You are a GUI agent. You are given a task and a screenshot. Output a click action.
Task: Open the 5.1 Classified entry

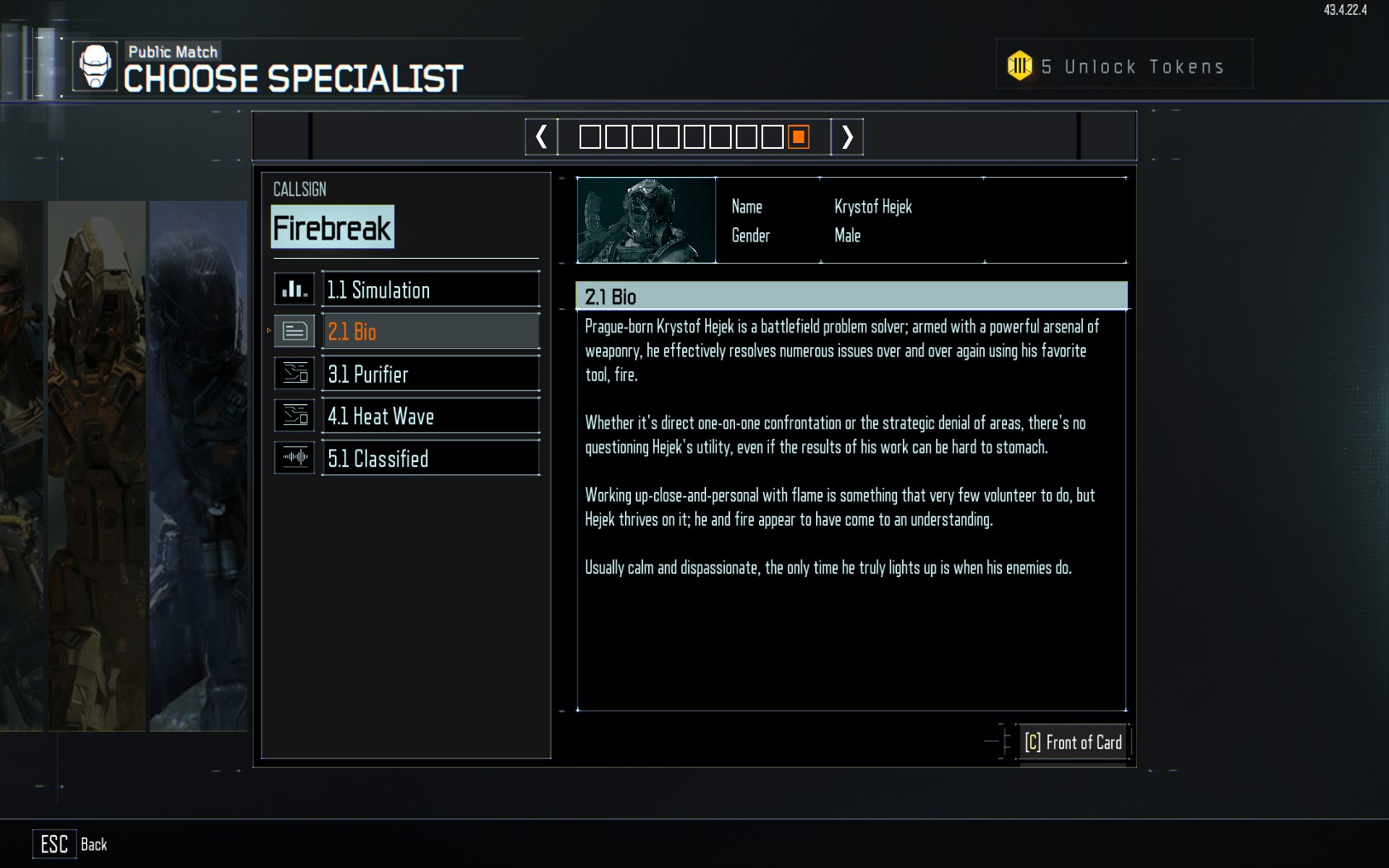pyautogui.click(x=430, y=459)
